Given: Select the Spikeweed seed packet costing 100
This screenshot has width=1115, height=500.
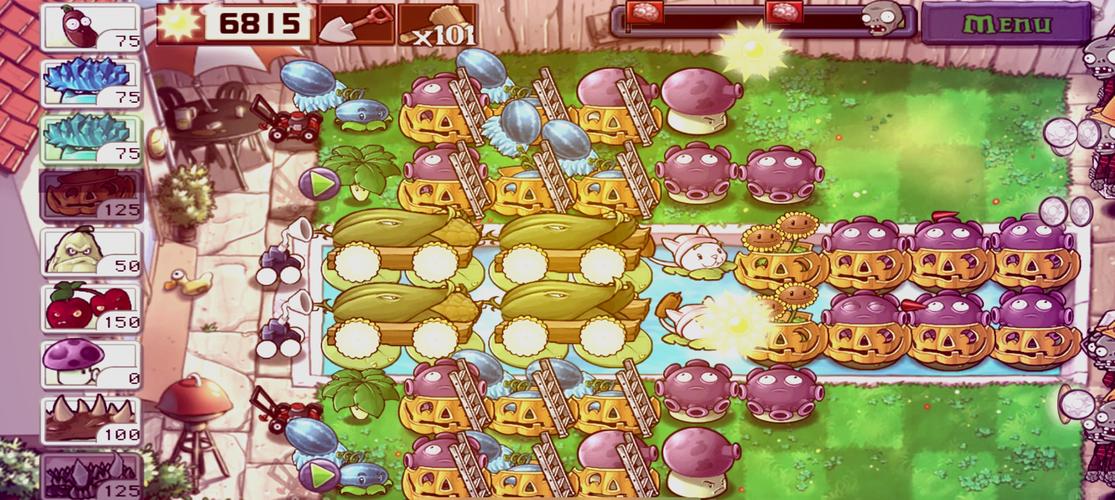Looking at the screenshot, I should (91, 420).
